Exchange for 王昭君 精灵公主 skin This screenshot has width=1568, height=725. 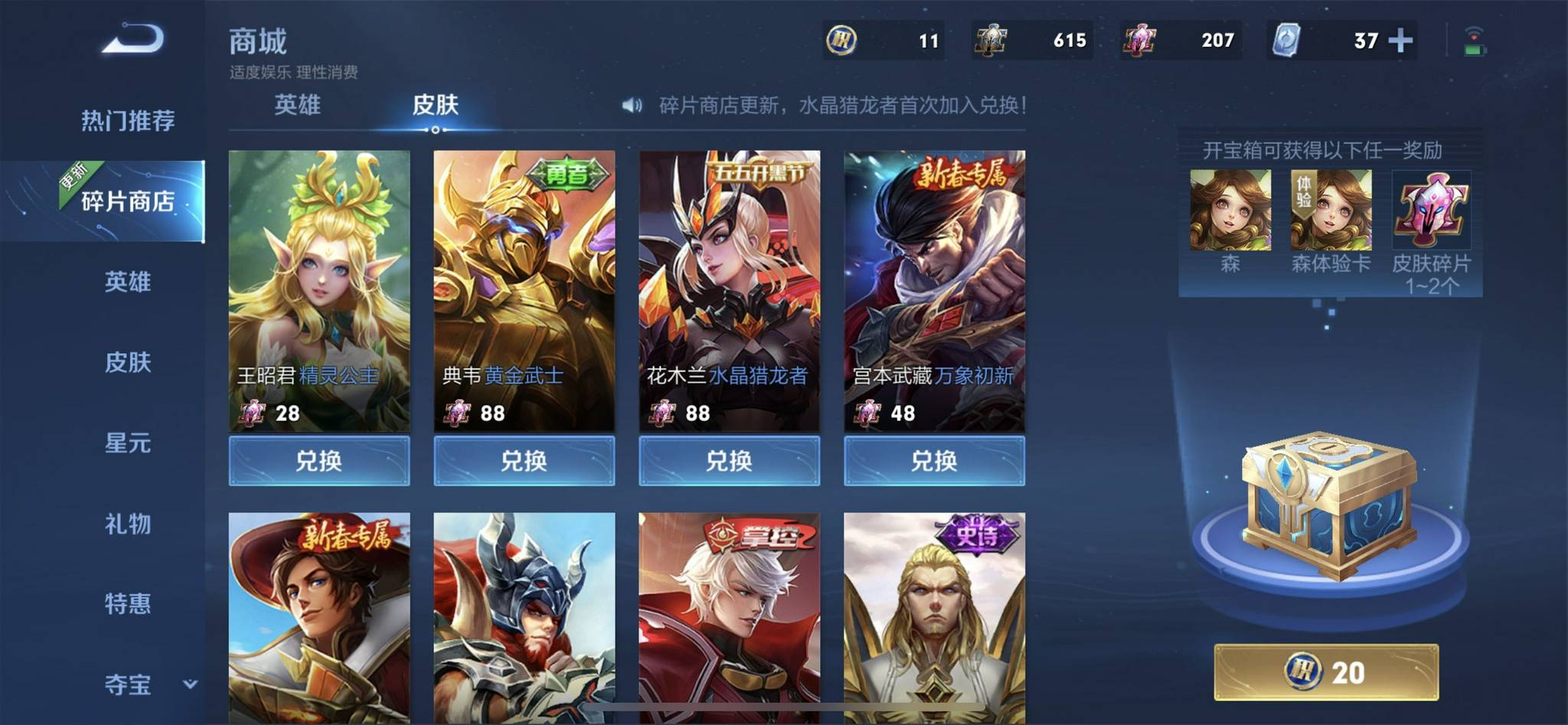click(x=319, y=461)
